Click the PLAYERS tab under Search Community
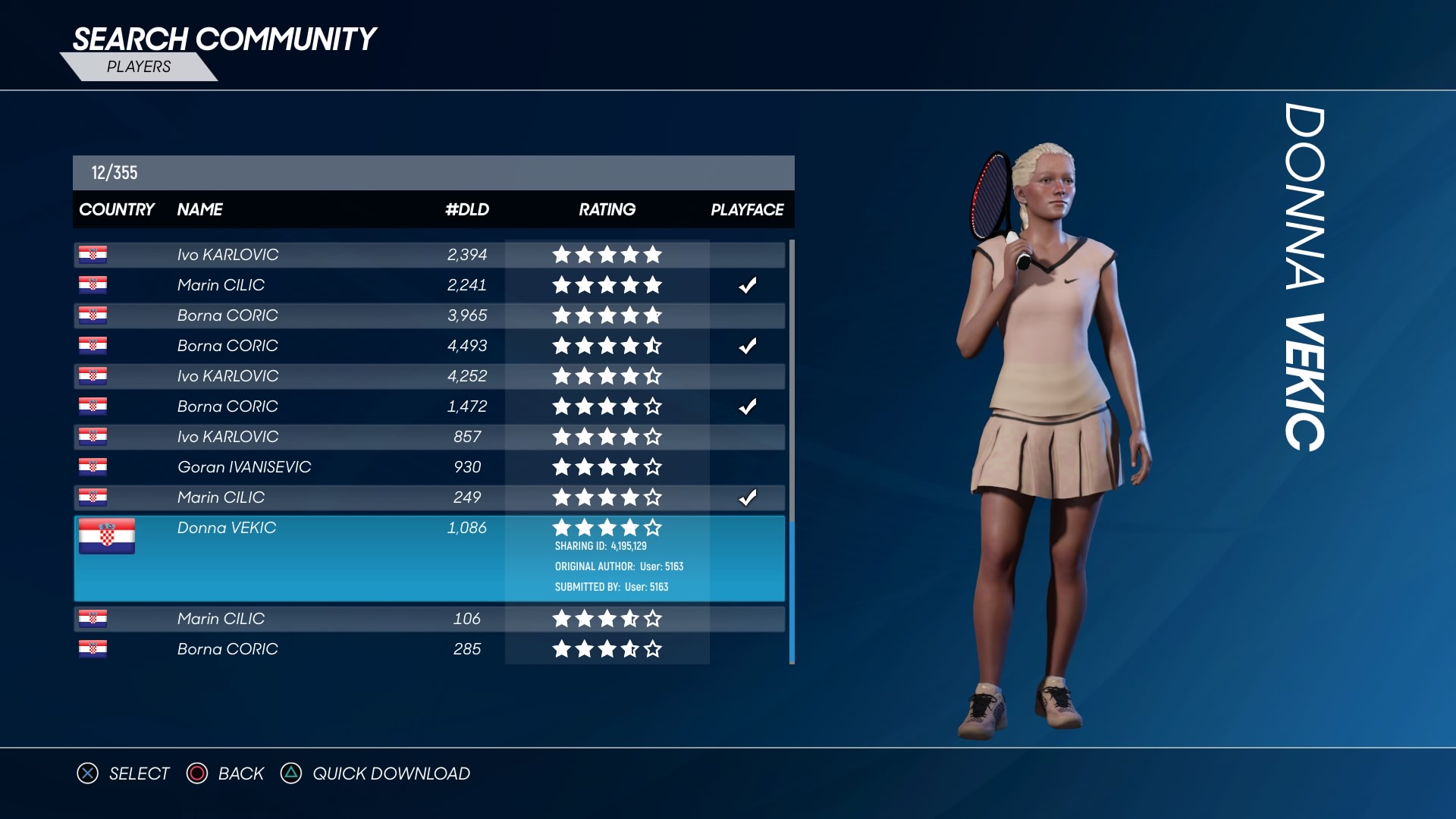 click(x=139, y=67)
